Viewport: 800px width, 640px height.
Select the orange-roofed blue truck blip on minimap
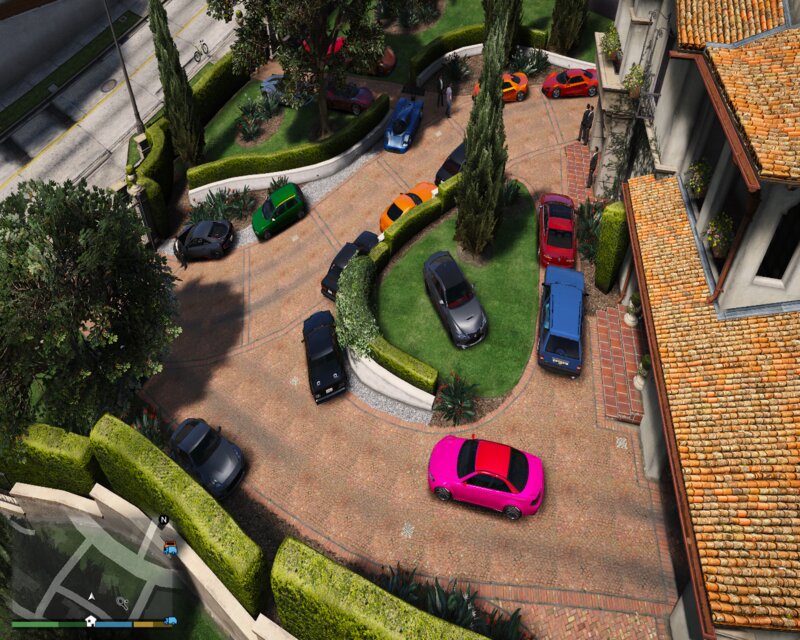point(170,547)
